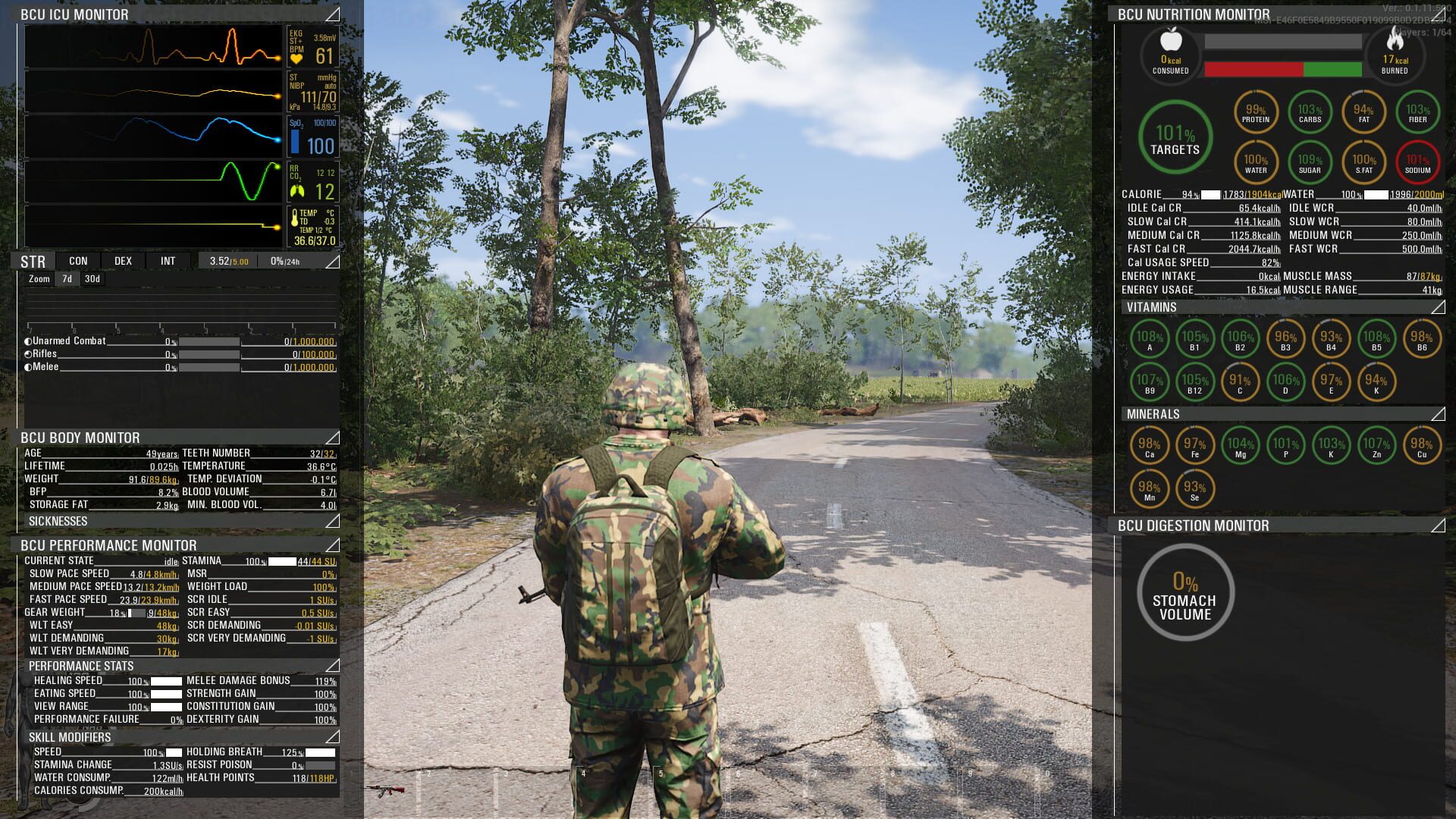Select the 7d zoom button

pyautogui.click(x=65, y=278)
